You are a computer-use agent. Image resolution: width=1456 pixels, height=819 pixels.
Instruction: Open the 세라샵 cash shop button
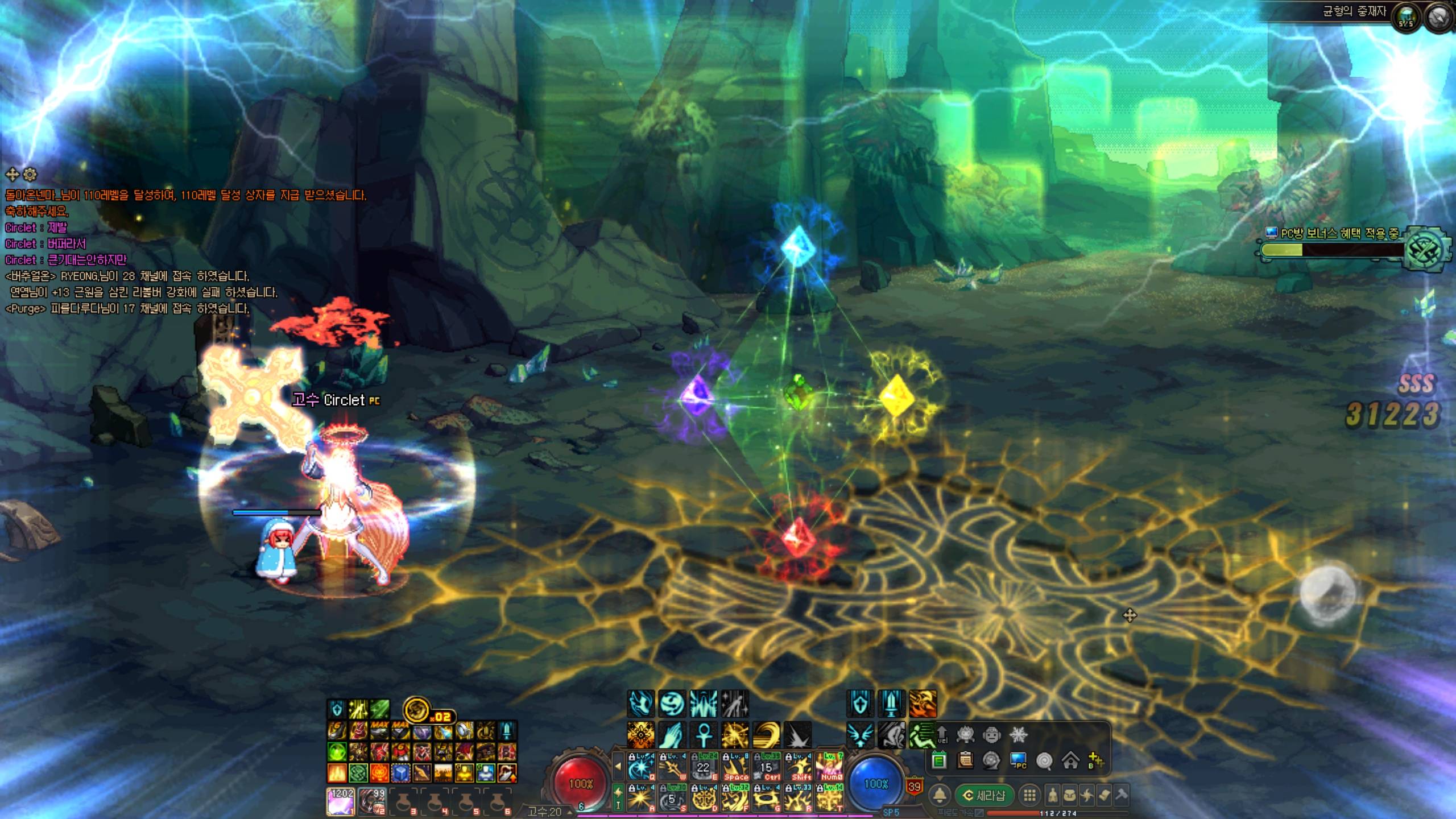click(983, 795)
